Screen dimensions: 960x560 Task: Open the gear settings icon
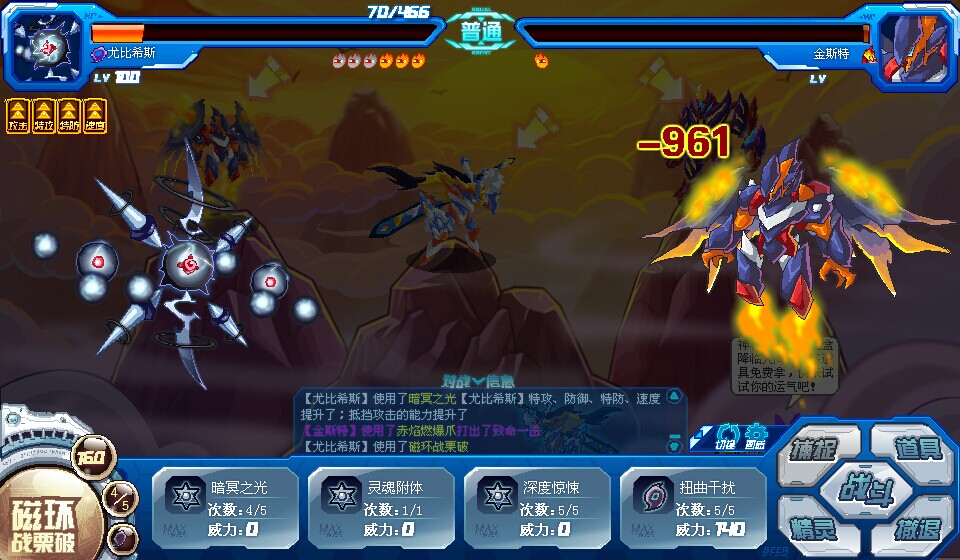click(755, 437)
